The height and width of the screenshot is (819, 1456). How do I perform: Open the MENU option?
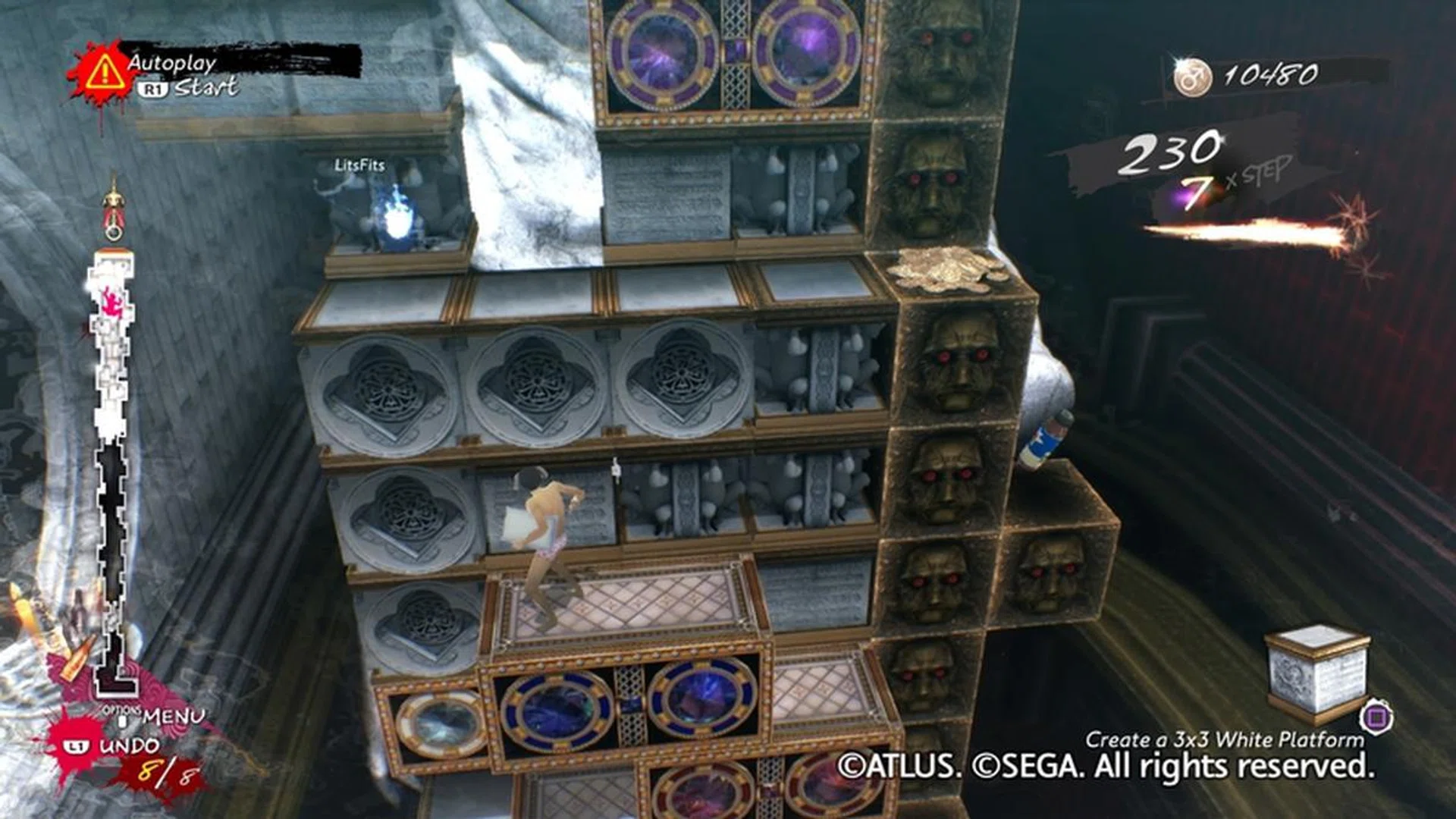coord(172,716)
